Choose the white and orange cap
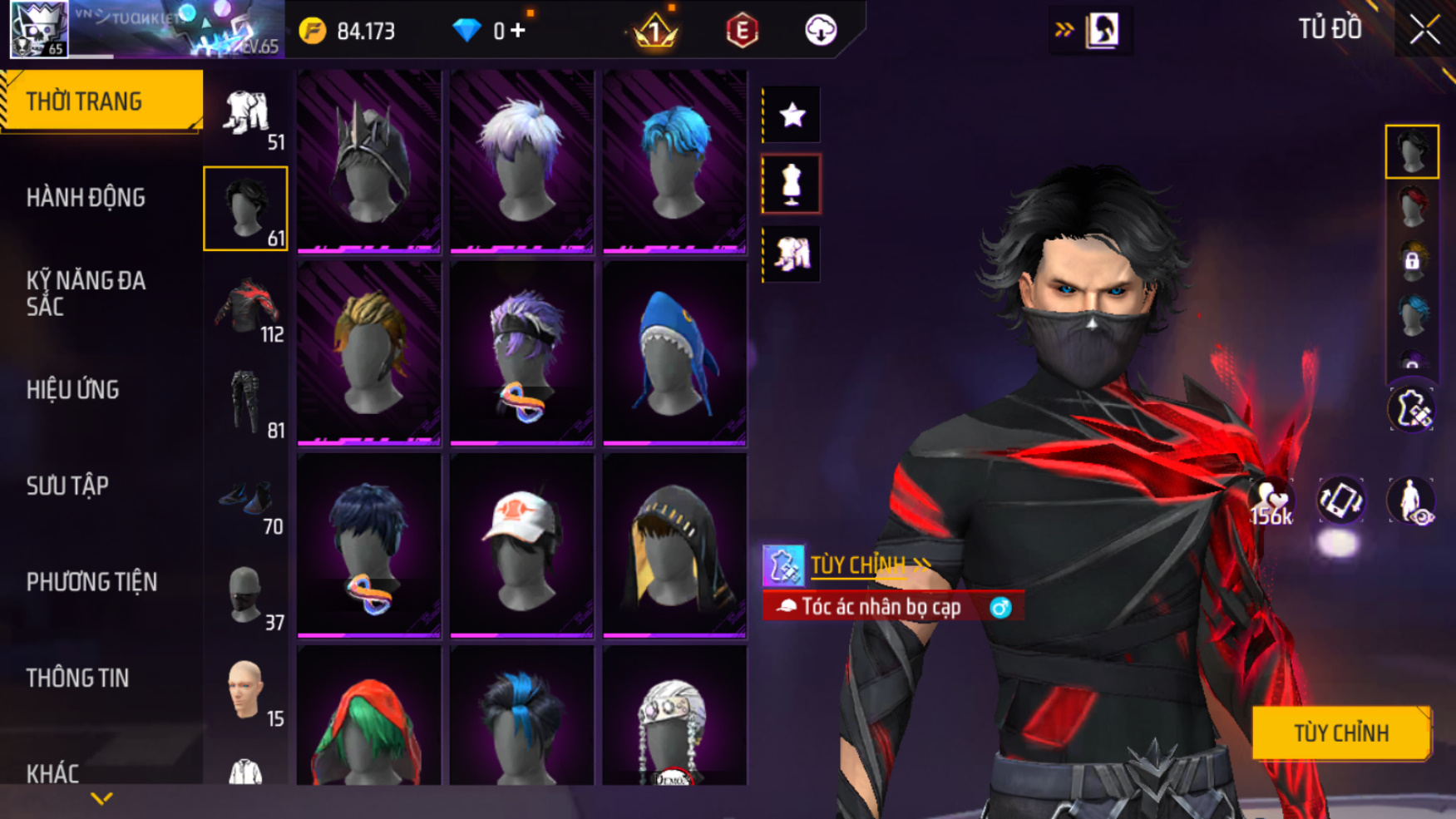Screen dimensions: 1456x819 pos(521,545)
